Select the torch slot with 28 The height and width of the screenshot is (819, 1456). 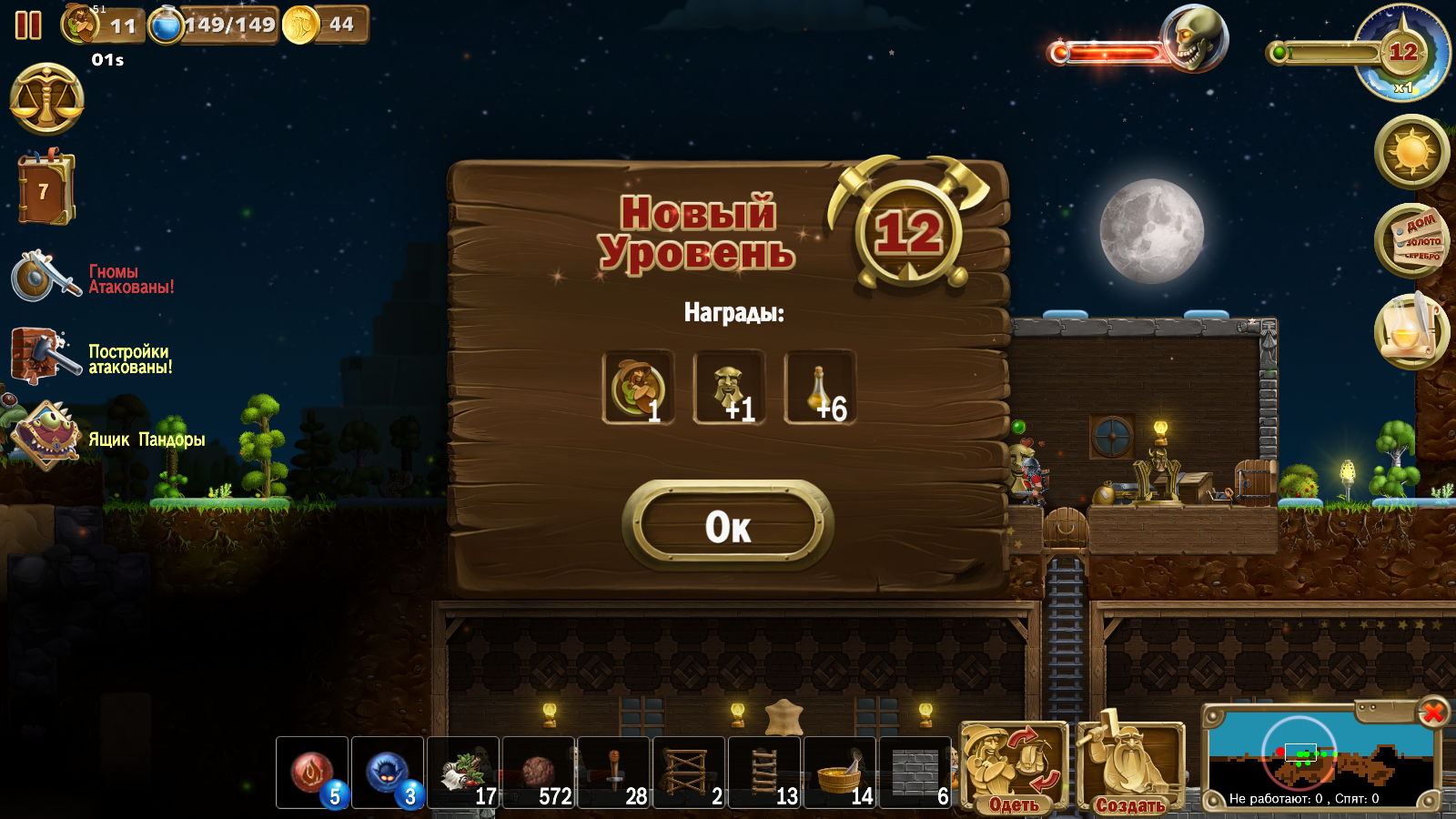[x=614, y=773]
